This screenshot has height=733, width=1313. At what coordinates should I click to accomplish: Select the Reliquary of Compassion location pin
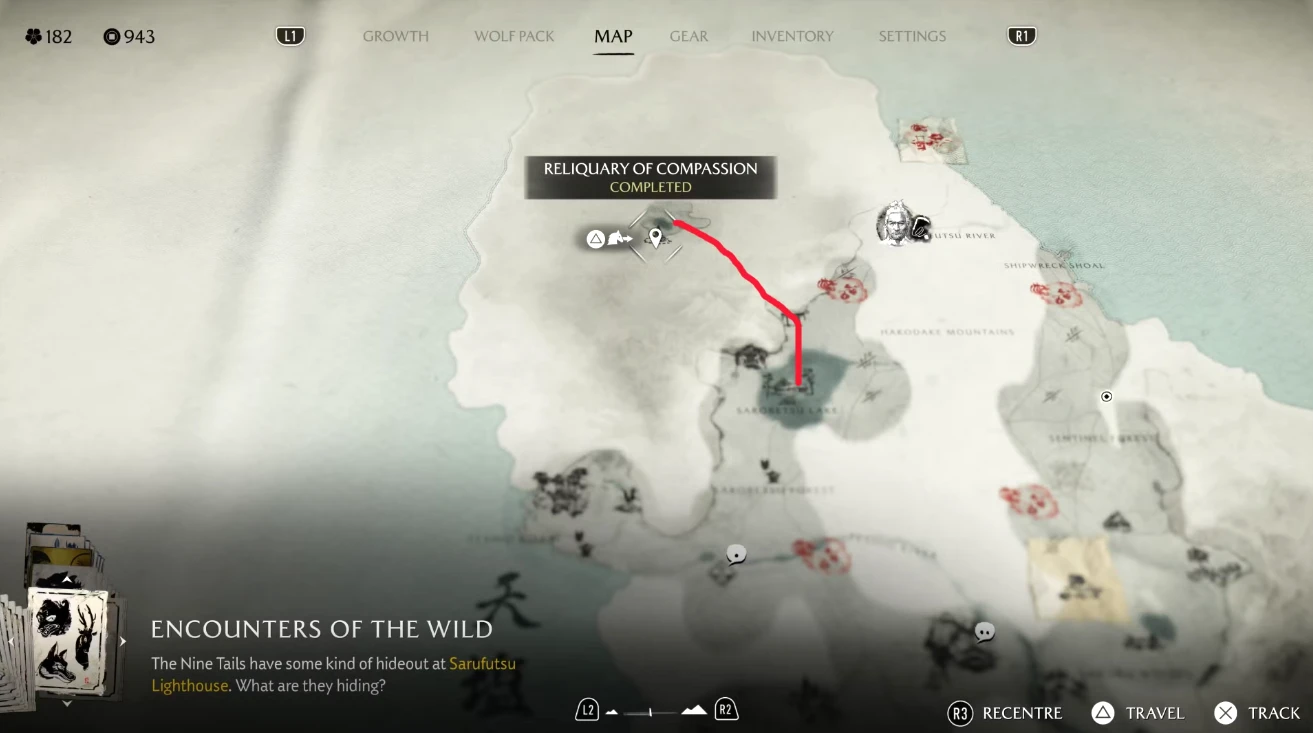pyautogui.click(x=656, y=238)
